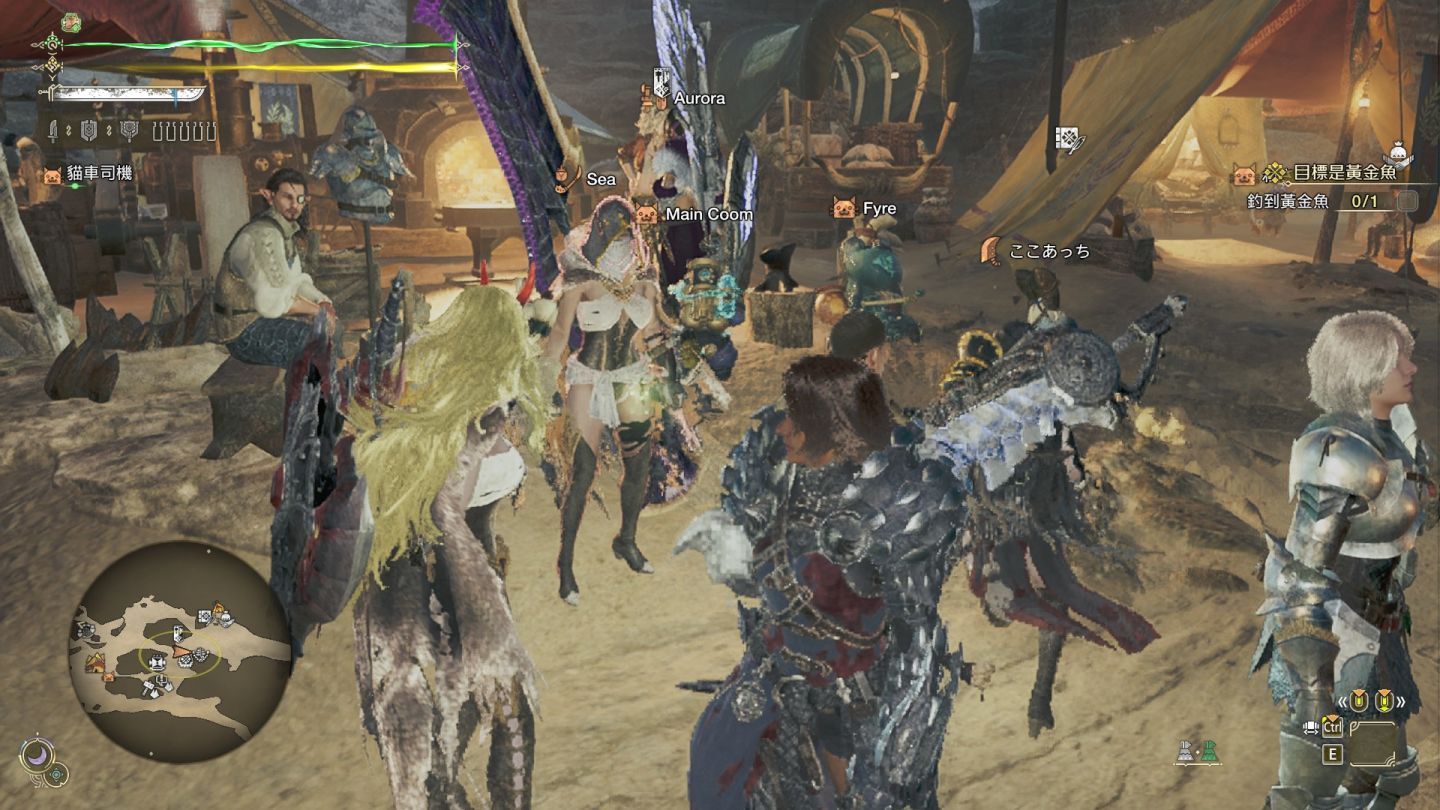Image resolution: width=1440 pixels, height=810 pixels.
Task: Select the Sea player name tag
Action: pos(600,179)
